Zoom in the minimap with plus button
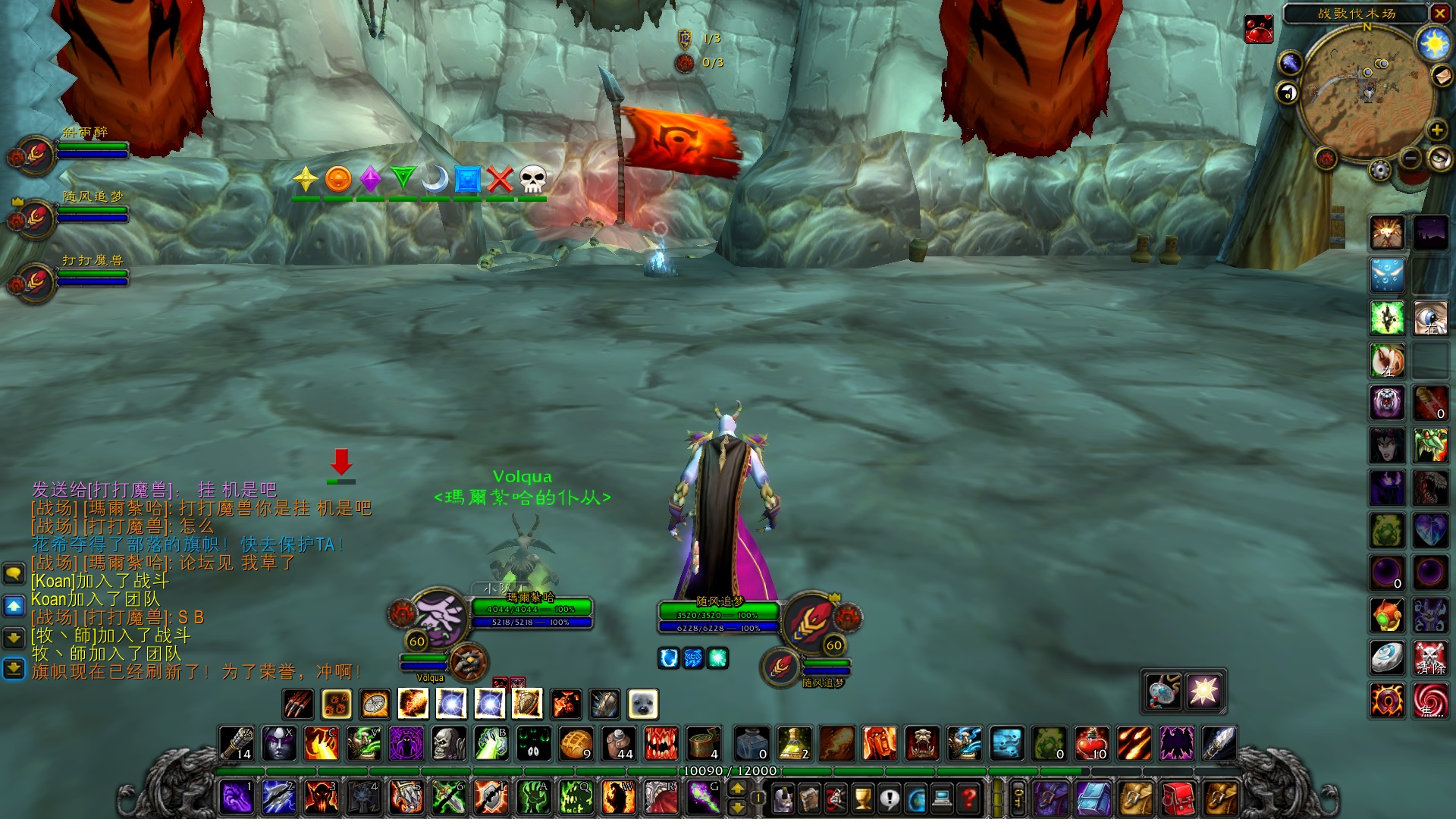Image resolution: width=1456 pixels, height=819 pixels. (1436, 130)
